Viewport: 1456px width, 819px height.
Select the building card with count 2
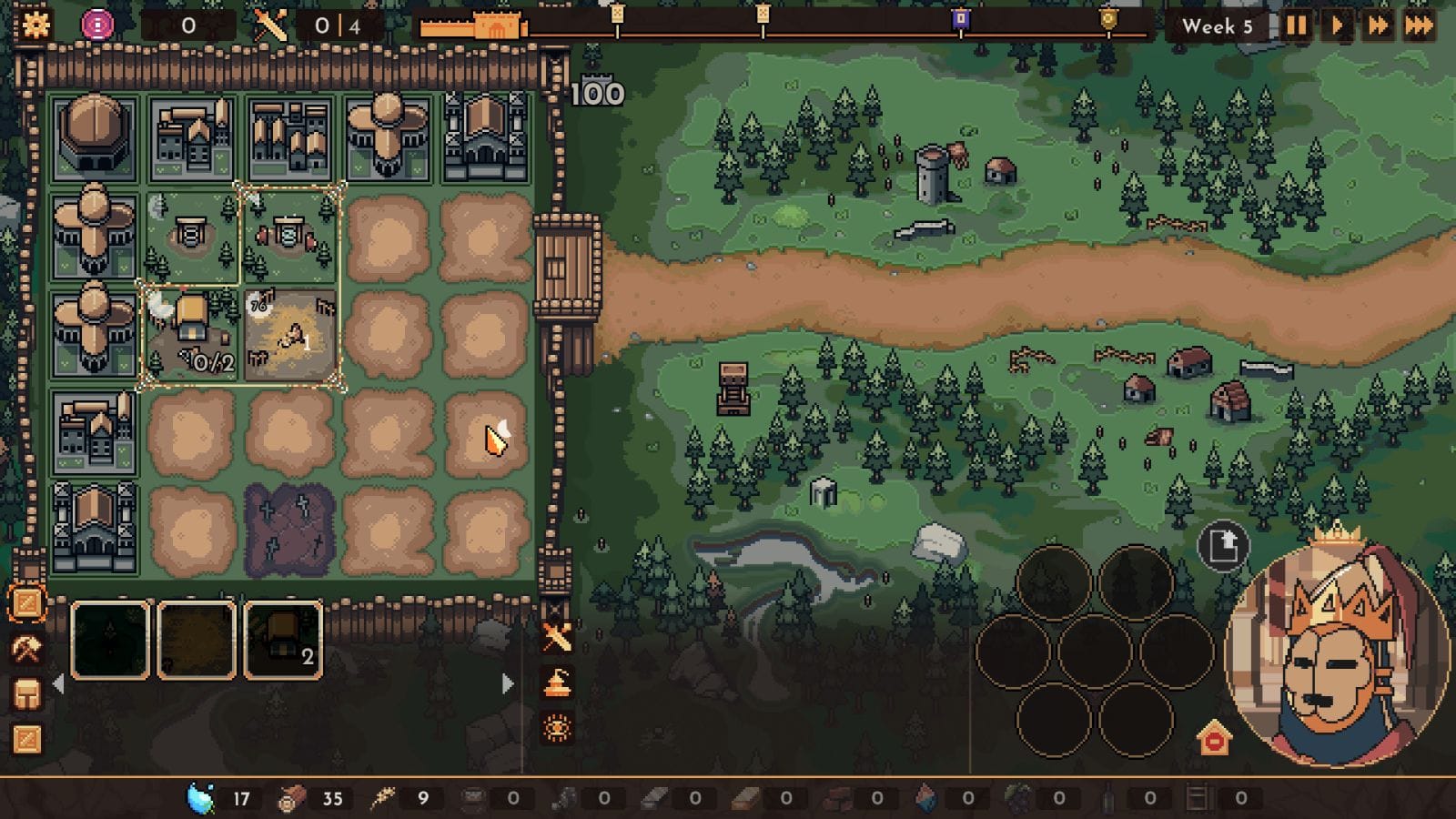283,640
